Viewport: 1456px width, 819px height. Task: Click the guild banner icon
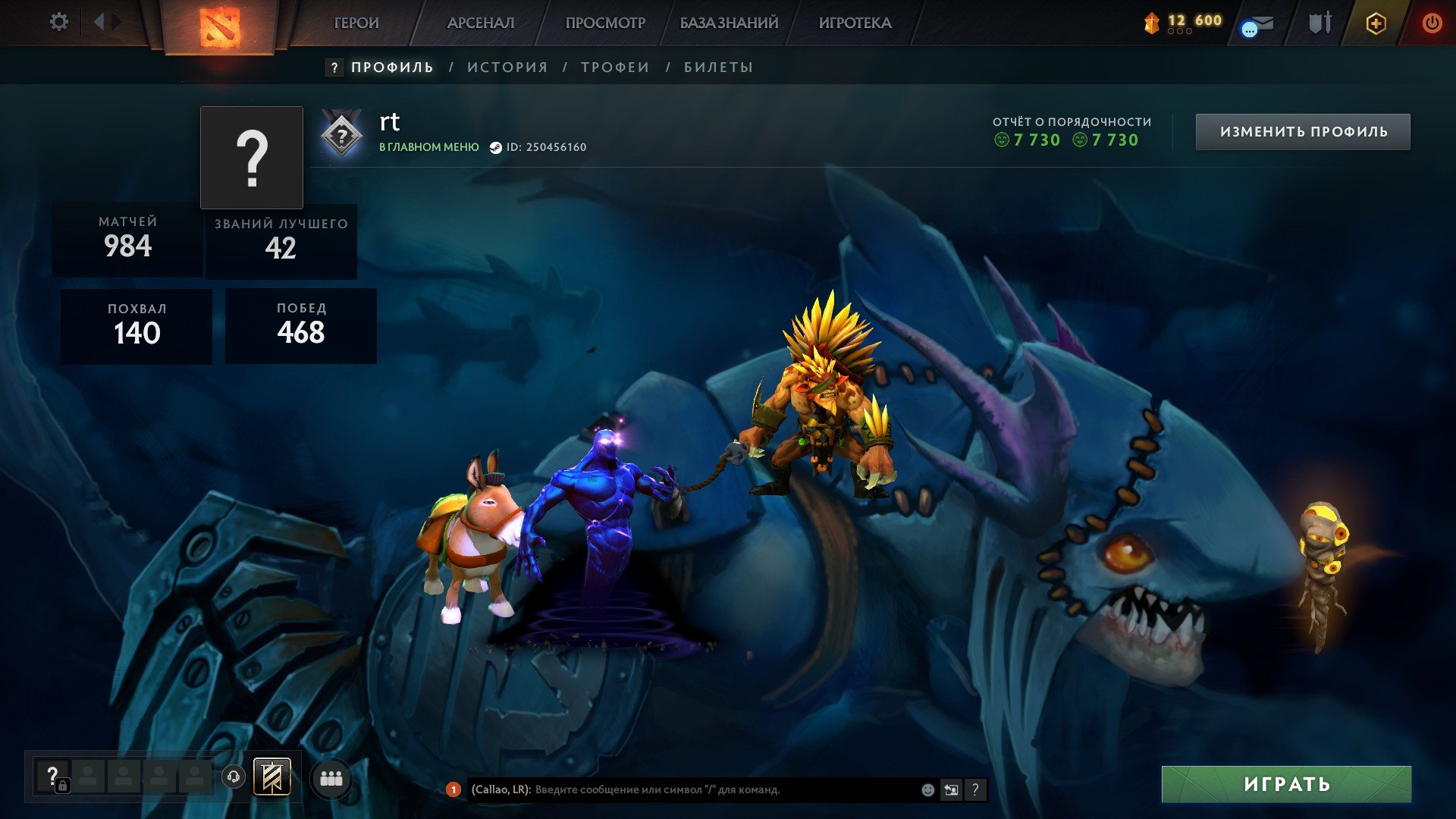[273, 777]
